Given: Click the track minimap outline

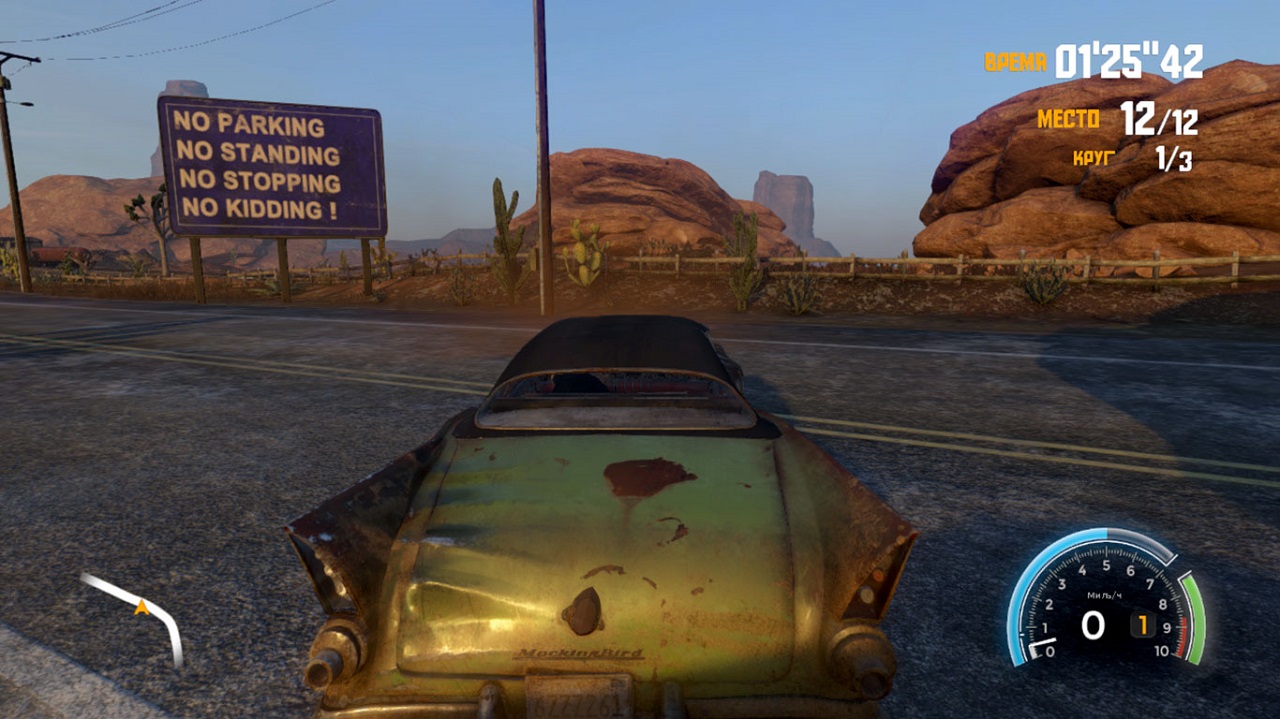Looking at the screenshot, I should pos(168,625).
